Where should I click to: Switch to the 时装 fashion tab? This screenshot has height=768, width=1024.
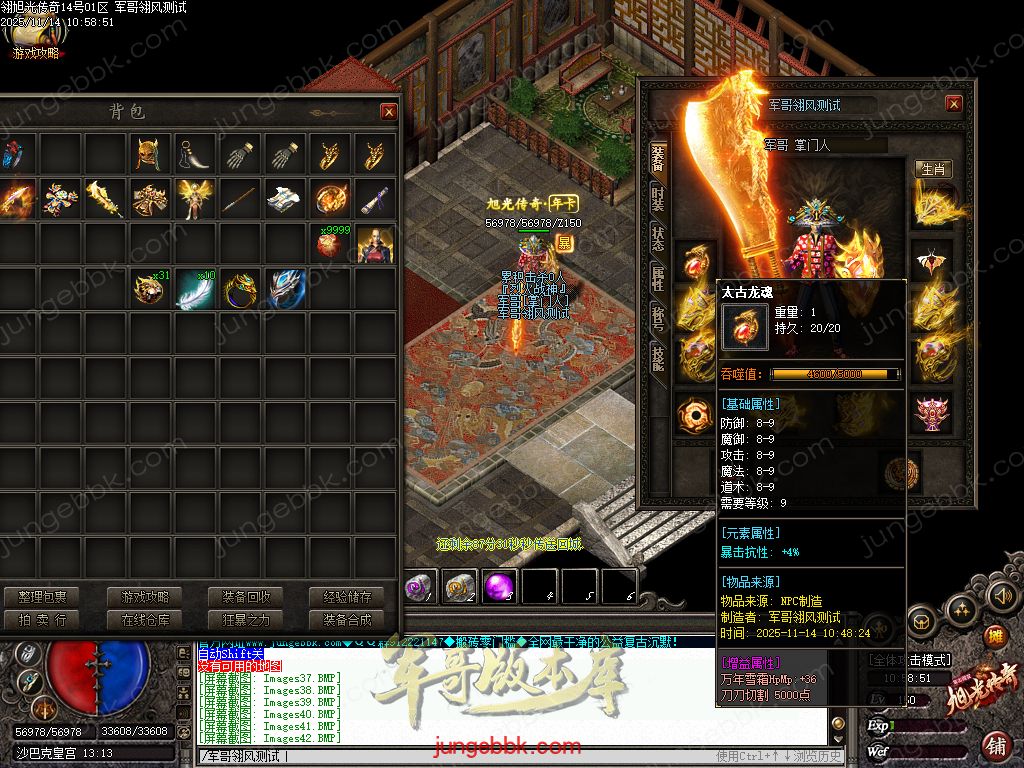pos(657,198)
